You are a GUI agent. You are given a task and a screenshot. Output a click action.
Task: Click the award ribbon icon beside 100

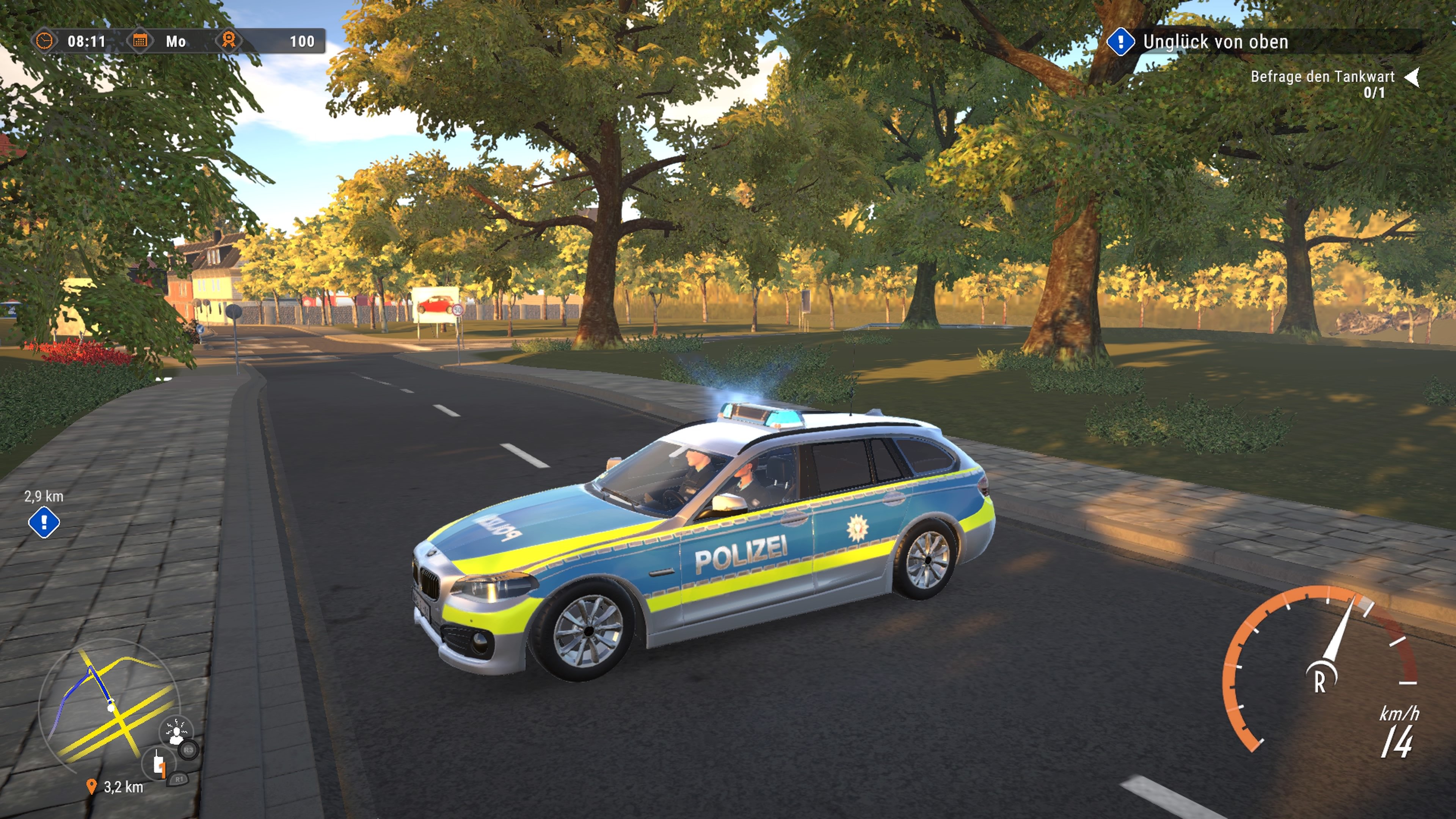(x=229, y=41)
